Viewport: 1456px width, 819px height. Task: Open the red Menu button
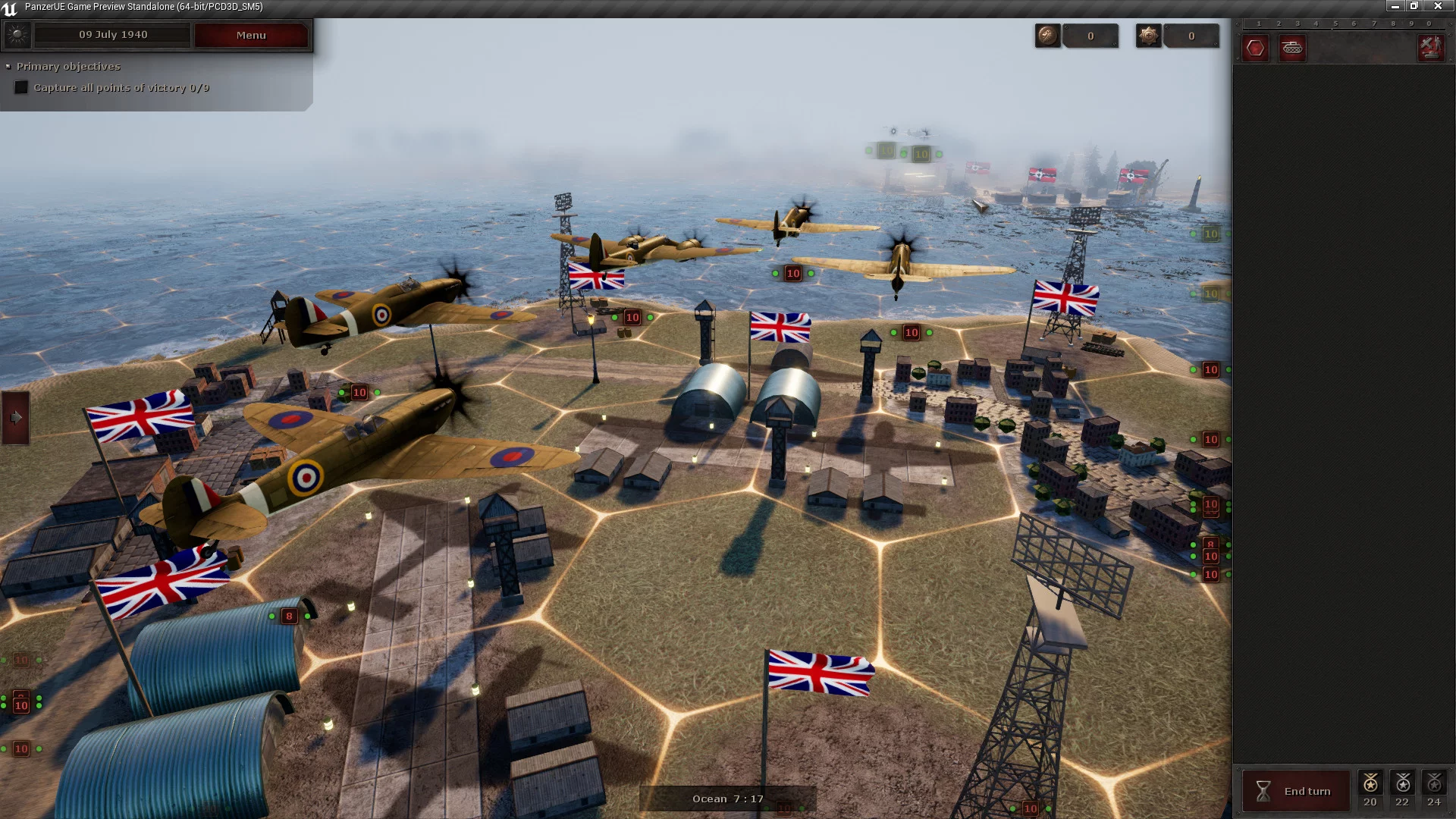[x=251, y=35]
